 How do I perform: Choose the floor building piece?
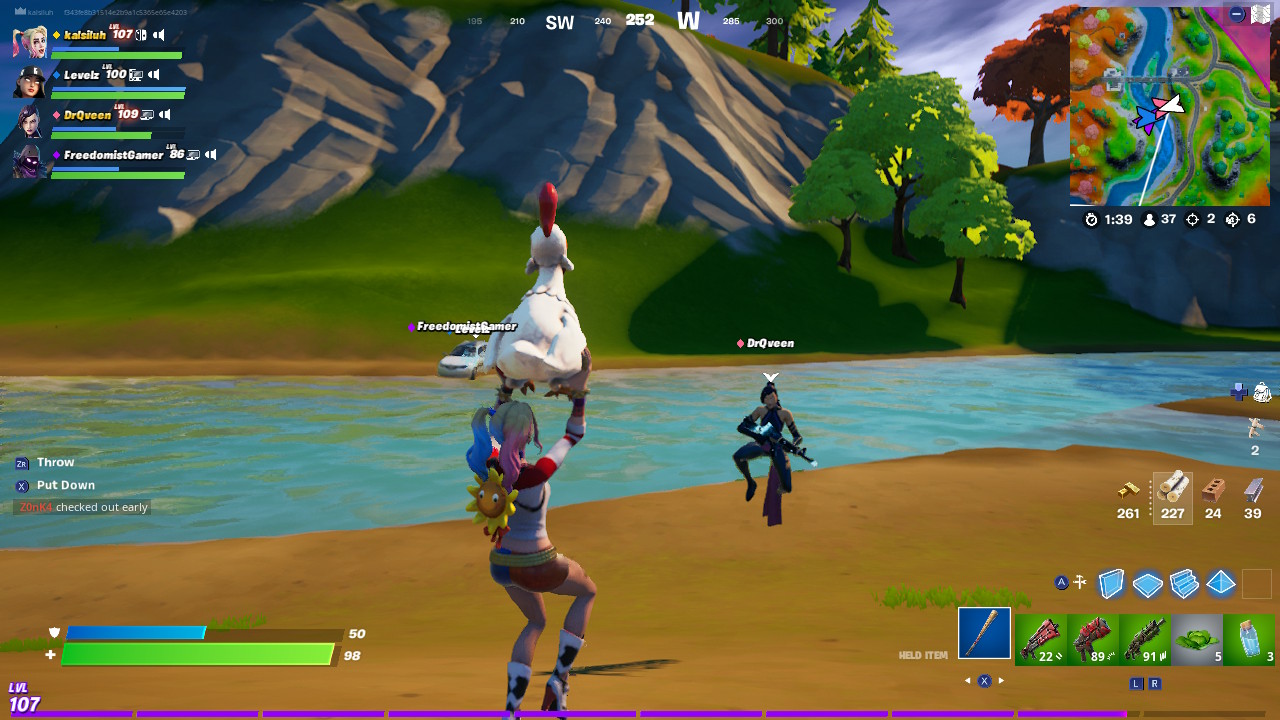[x=1148, y=584]
